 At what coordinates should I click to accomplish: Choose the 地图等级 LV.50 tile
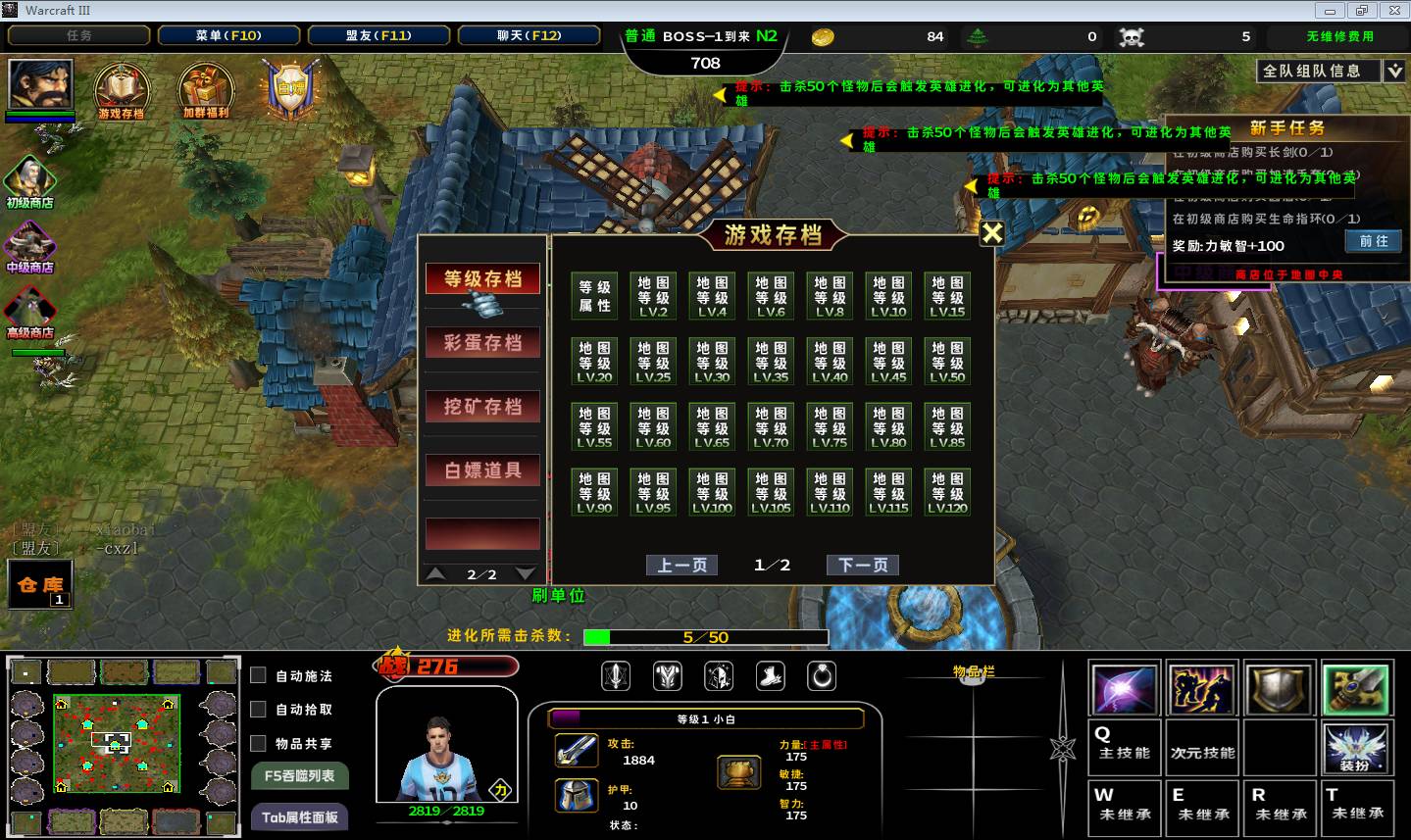(947, 362)
